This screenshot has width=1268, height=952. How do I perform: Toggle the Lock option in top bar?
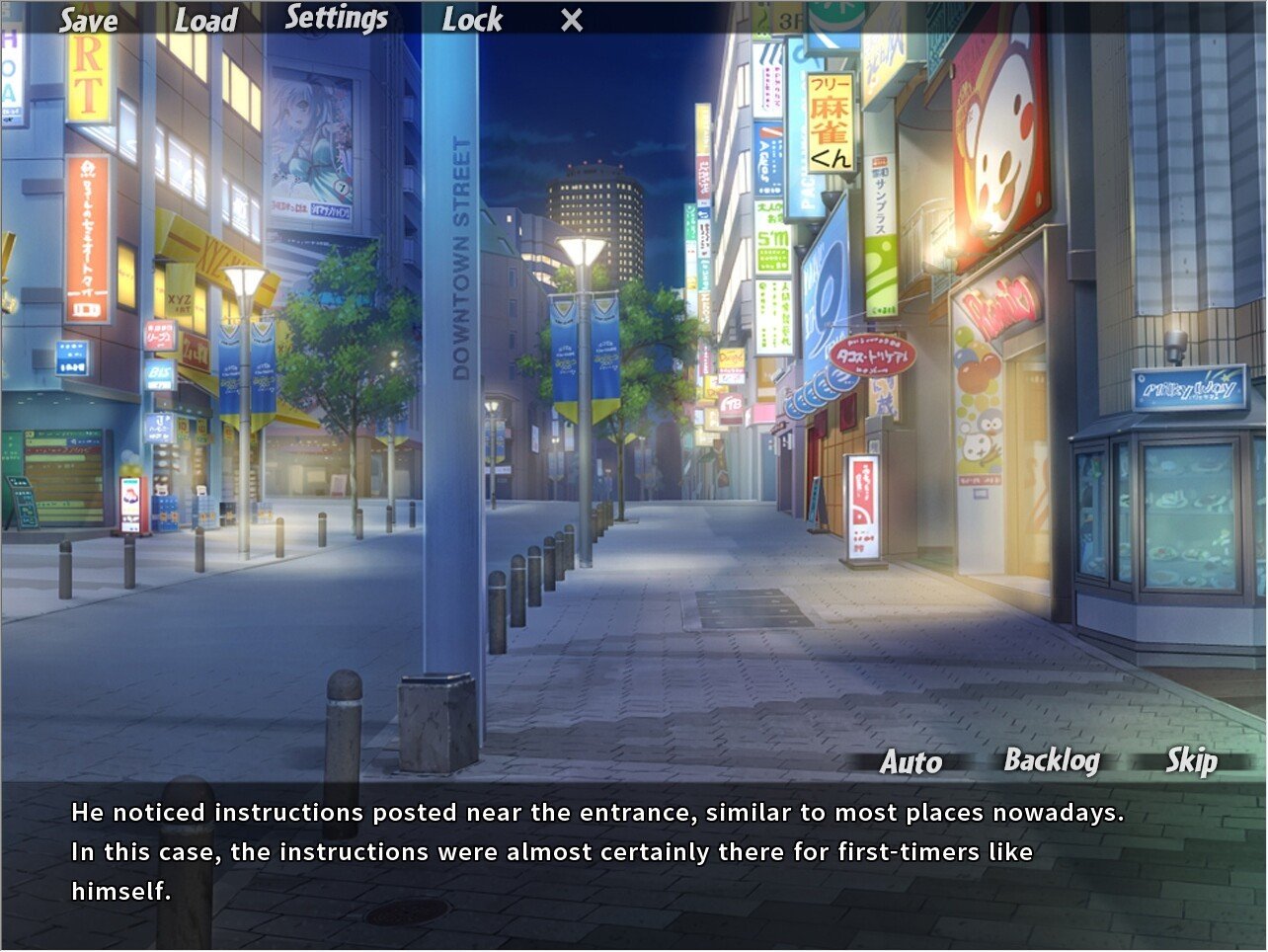pyautogui.click(x=472, y=20)
